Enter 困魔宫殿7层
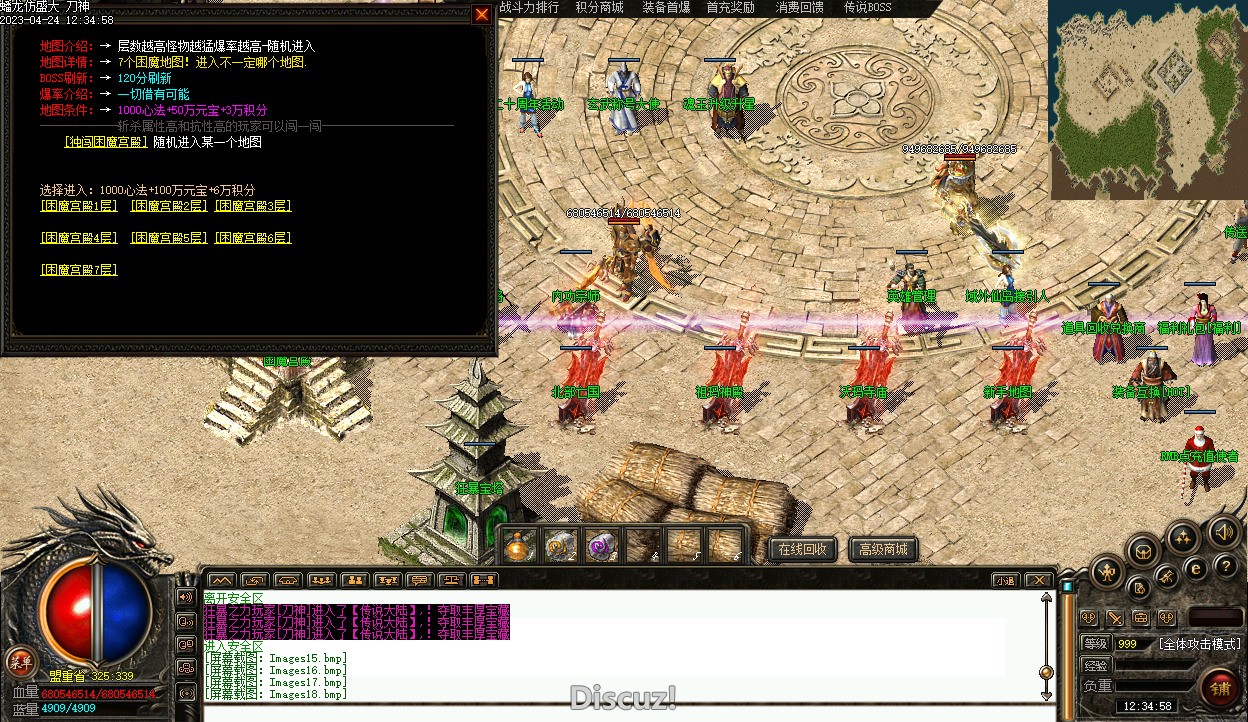Image resolution: width=1248 pixels, height=722 pixels. coord(79,270)
